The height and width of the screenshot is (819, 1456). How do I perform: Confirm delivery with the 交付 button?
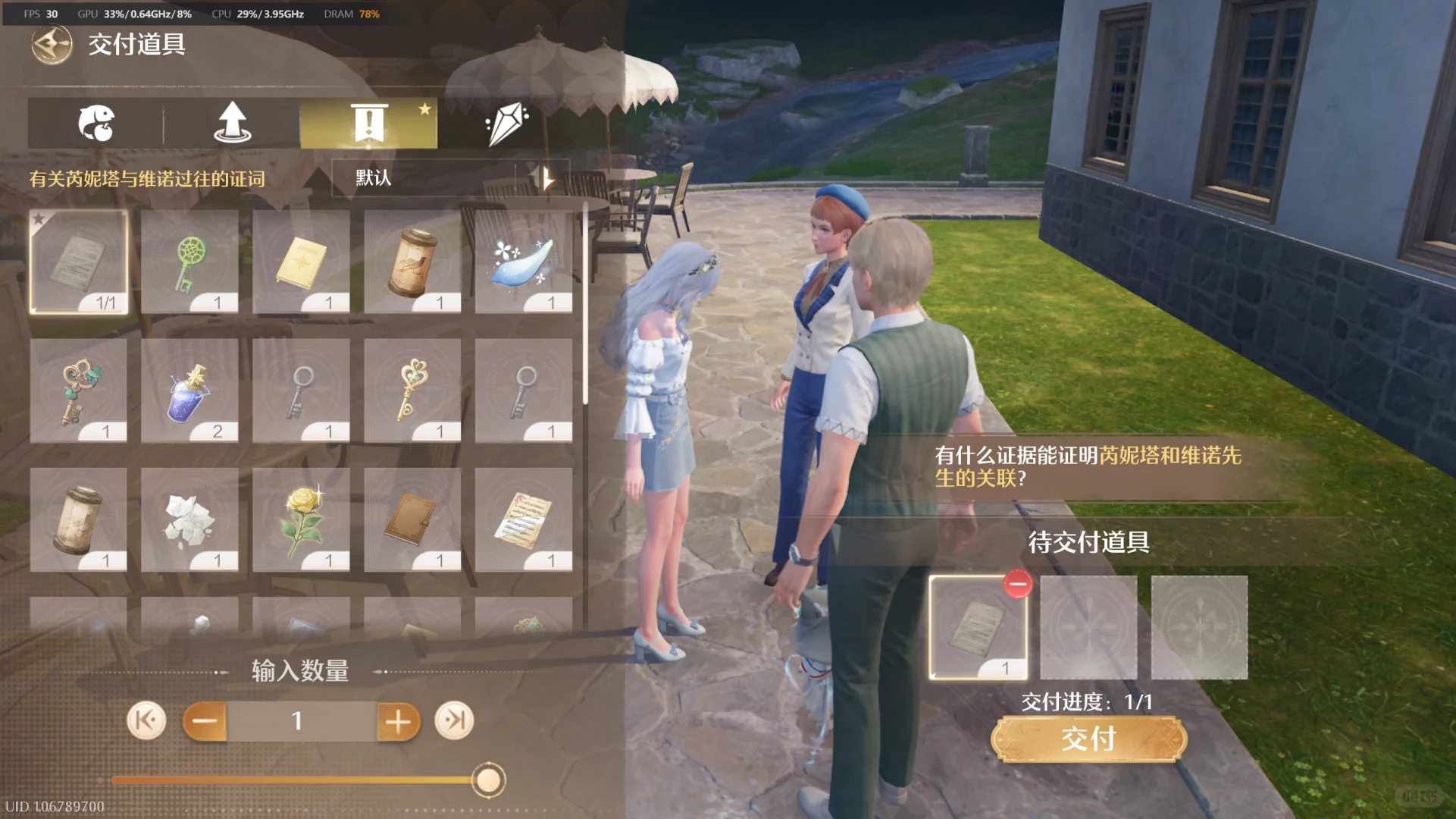(x=1088, y=739)
